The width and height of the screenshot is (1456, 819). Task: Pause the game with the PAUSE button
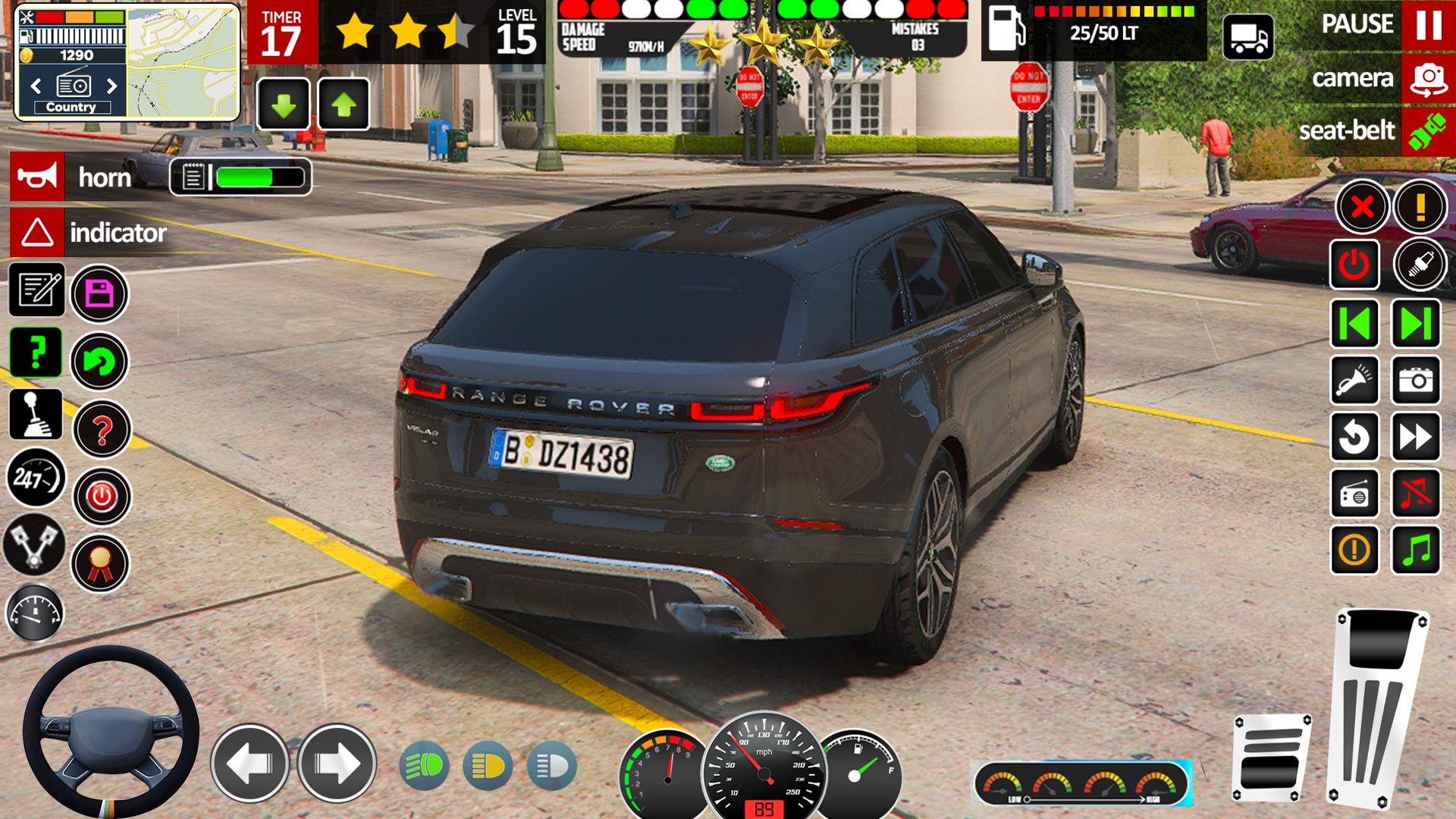[1427, 25]
